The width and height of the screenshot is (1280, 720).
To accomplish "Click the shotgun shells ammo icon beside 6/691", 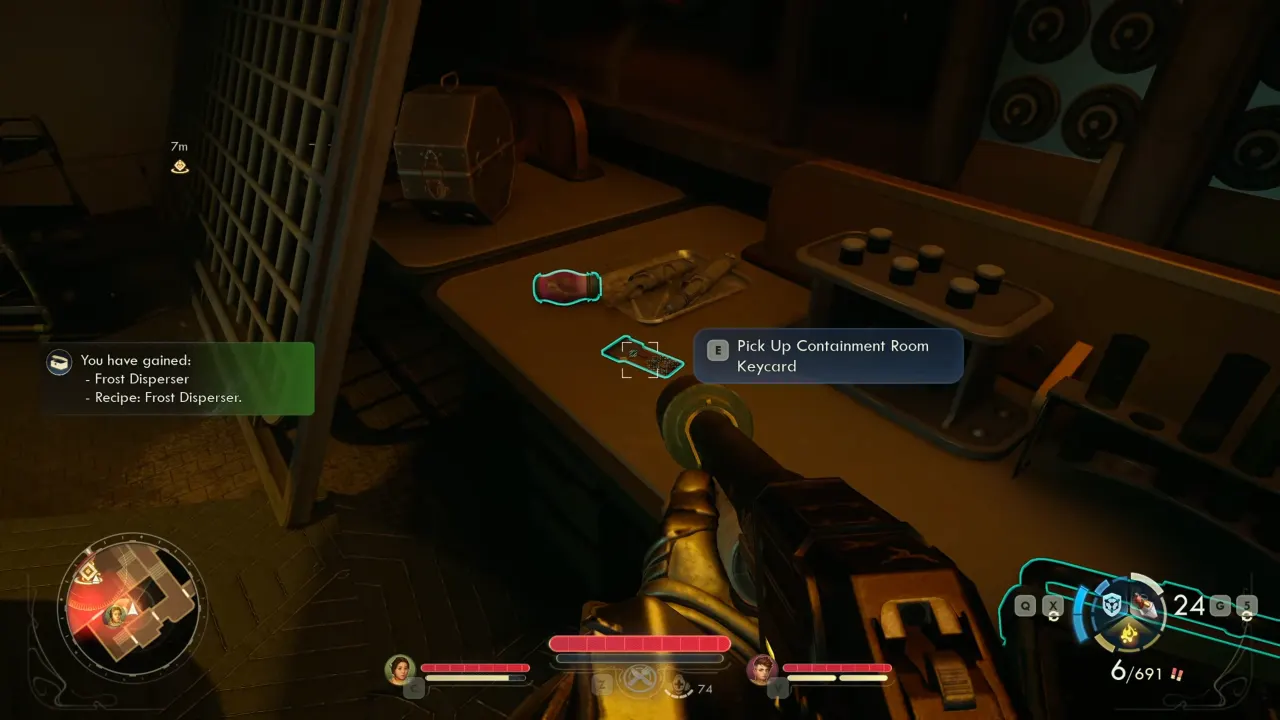I will tap(1177, 673).
